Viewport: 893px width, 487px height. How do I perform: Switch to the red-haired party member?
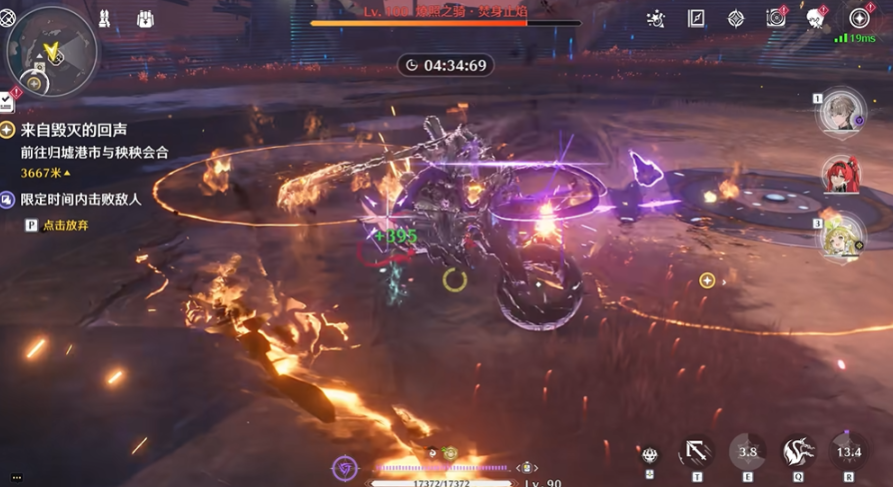click(x=842, y=176)
